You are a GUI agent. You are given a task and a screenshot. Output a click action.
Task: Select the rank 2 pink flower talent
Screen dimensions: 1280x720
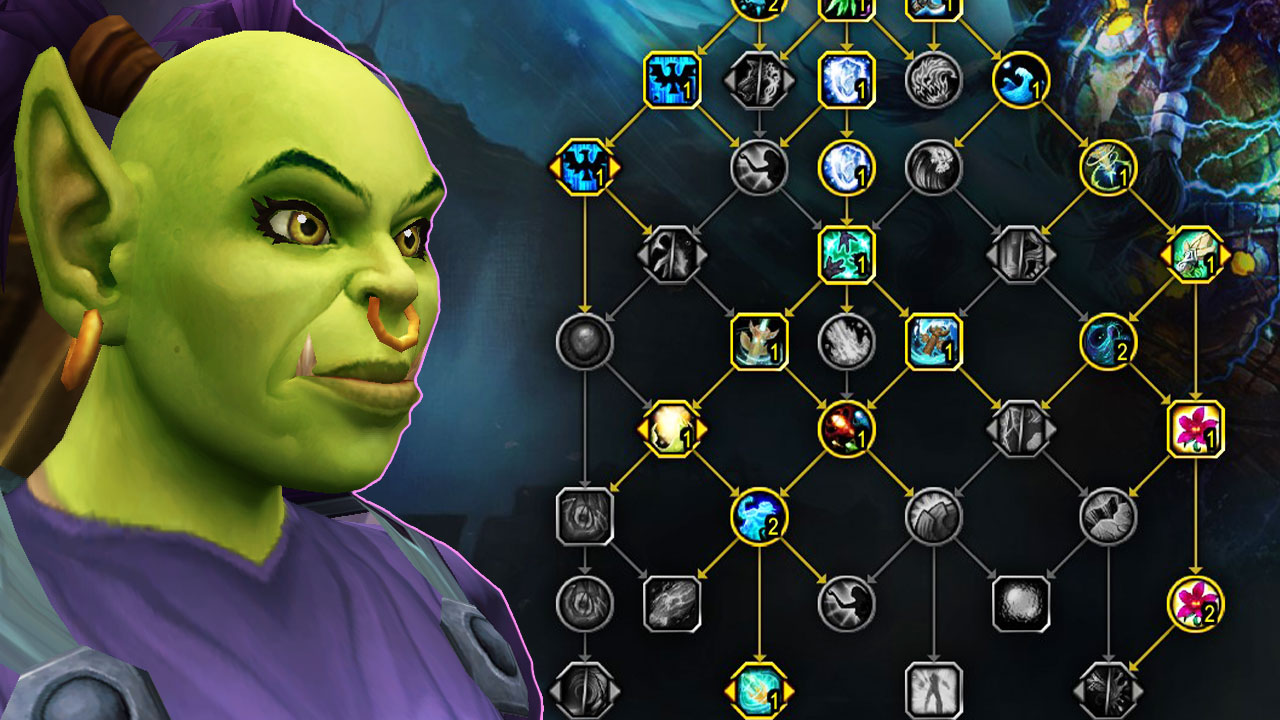pos(1196,603)
